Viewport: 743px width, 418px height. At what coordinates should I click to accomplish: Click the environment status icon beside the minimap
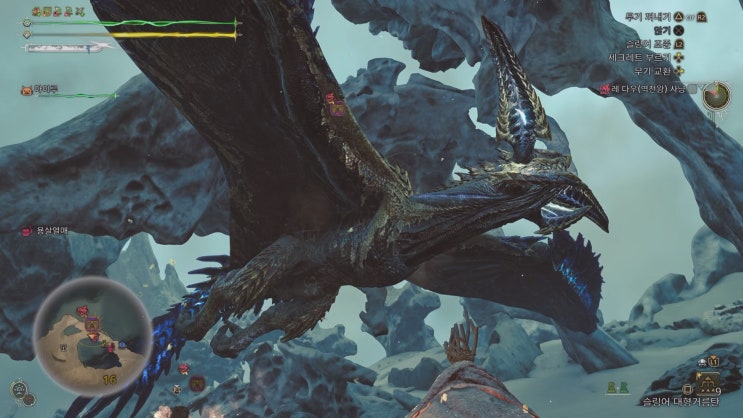point(19,389)
